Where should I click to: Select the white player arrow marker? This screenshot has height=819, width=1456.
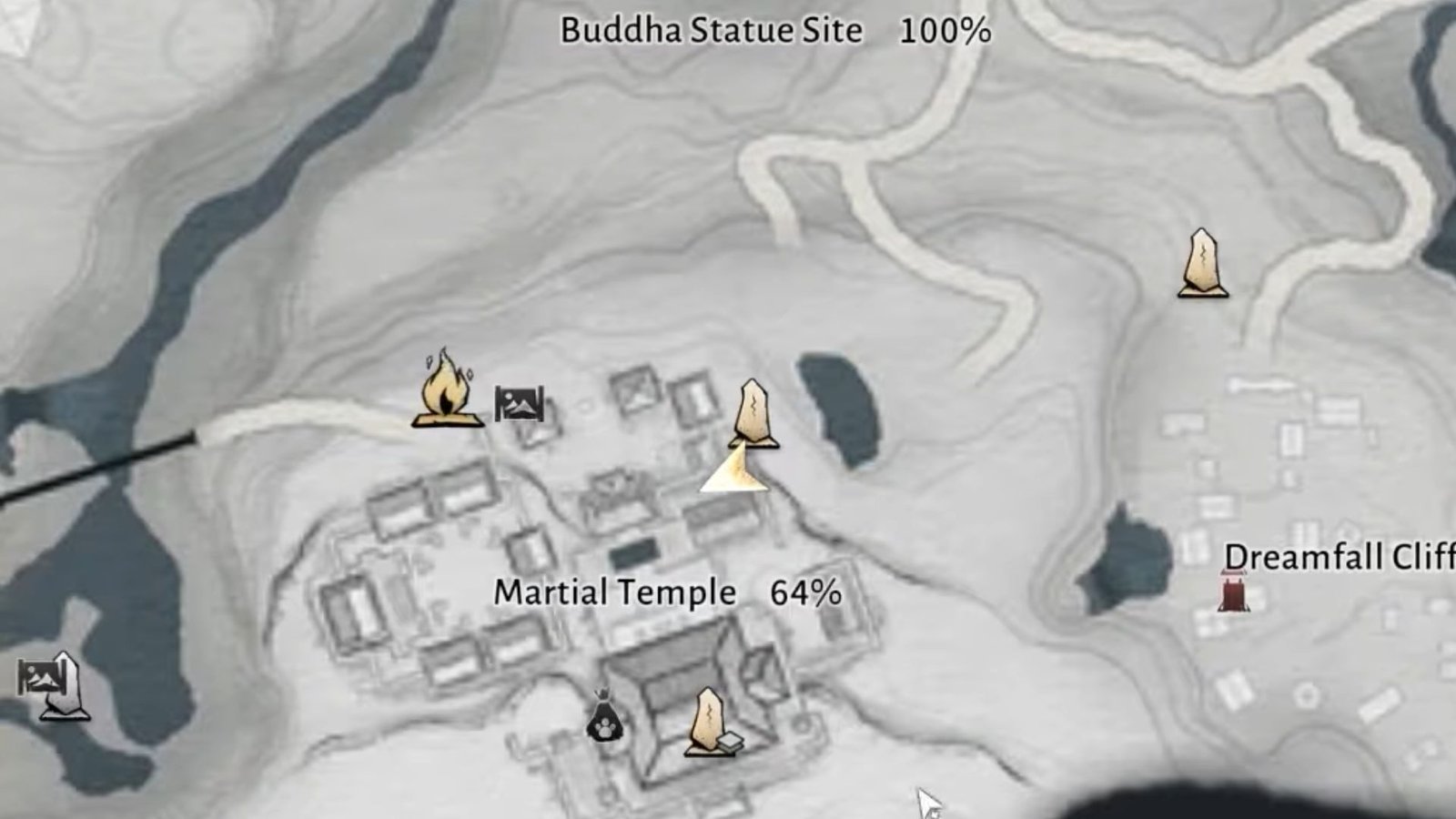[733, 473]
